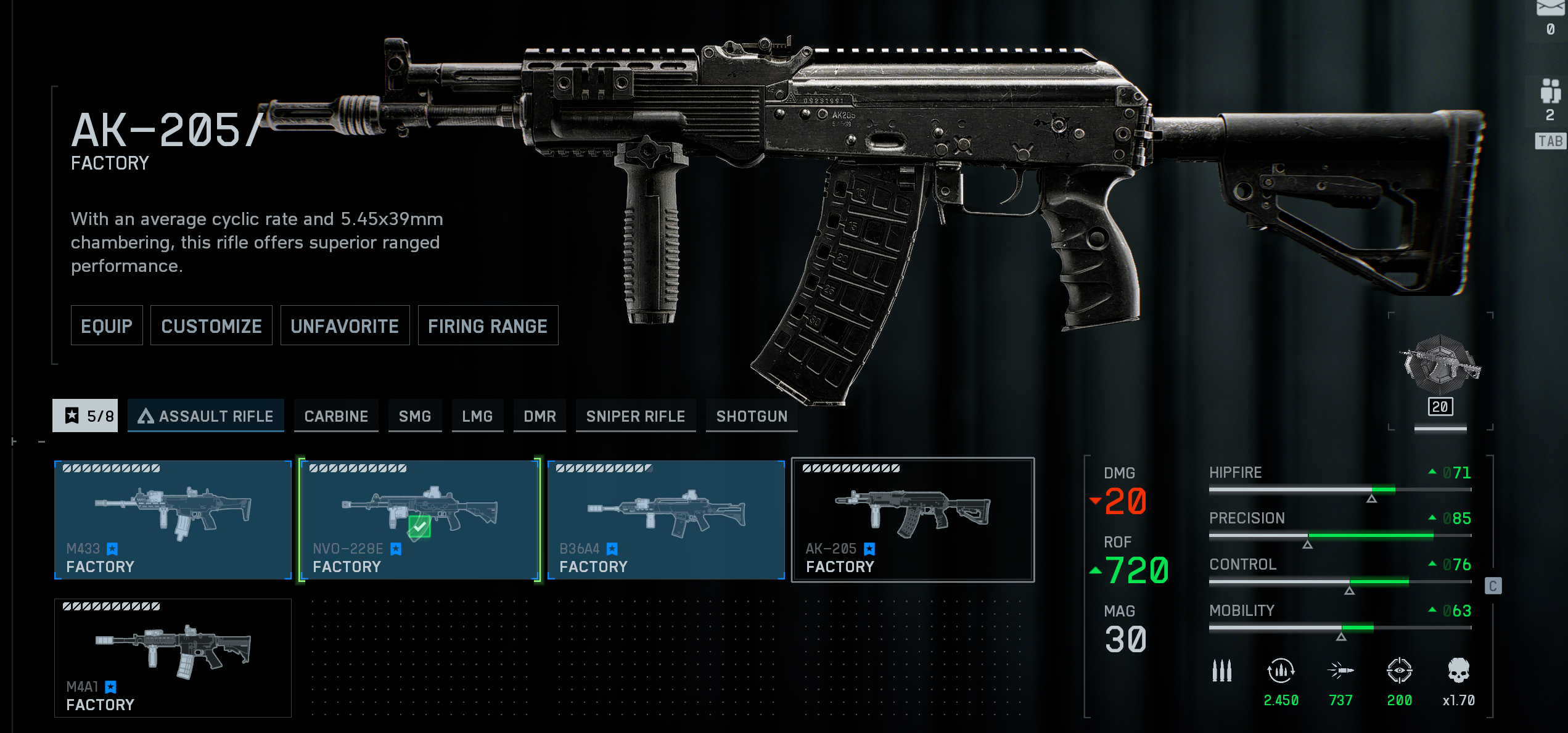
Task: Click the Unfavorite button
Action: 345,326
